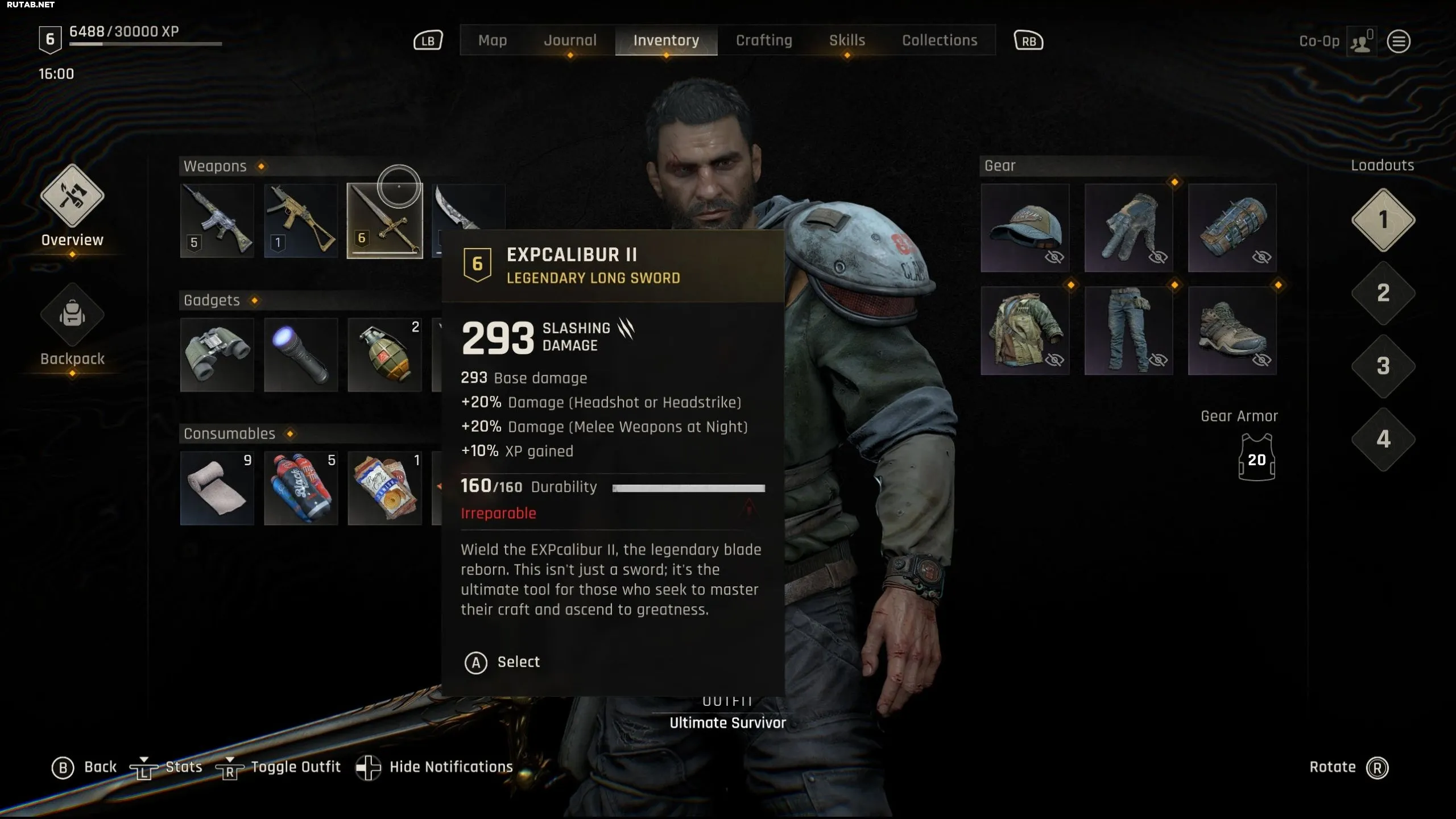The image size is (1456, 819).
Task: Switch to loadout 2
Action: (1383, 293)
